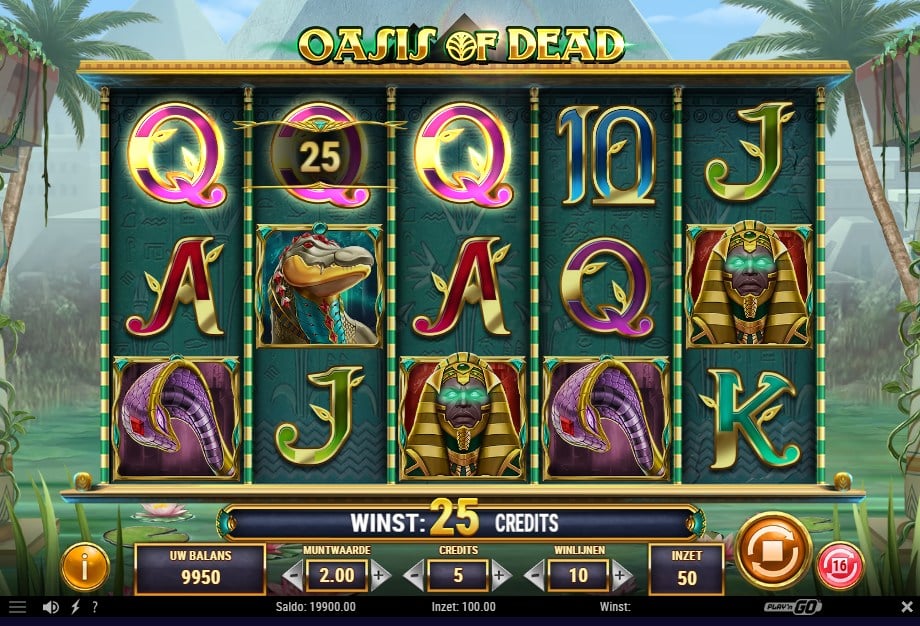Open the question mark help
Image resolution: width=920 pixels, height=626 pixels.
pos(94,607)
